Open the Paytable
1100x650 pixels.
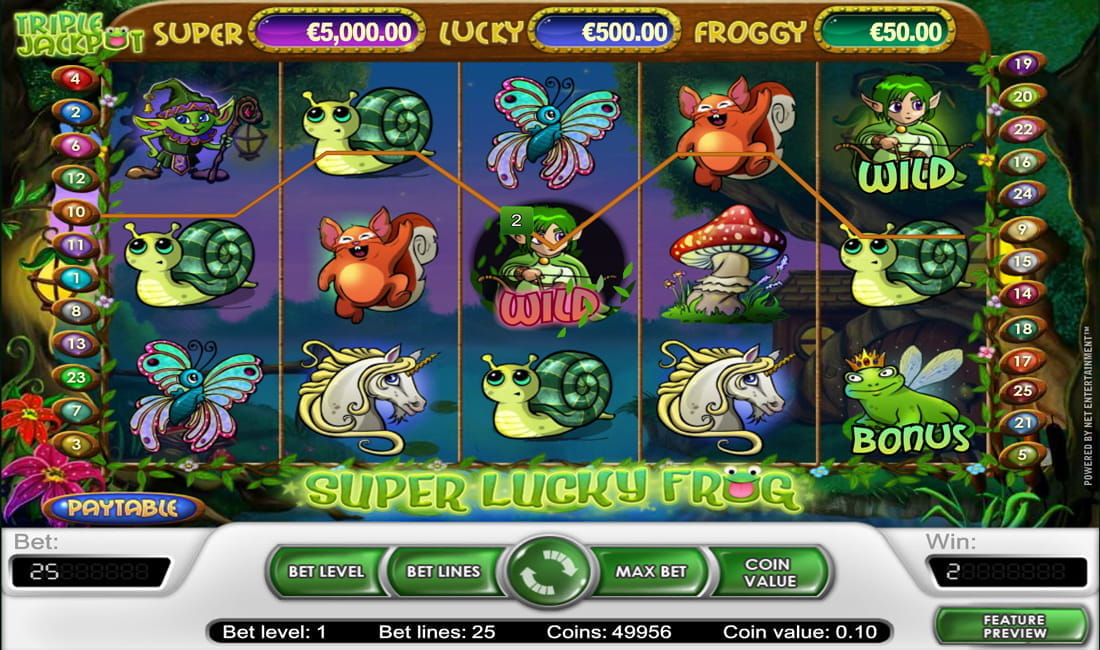pos(123,508)
